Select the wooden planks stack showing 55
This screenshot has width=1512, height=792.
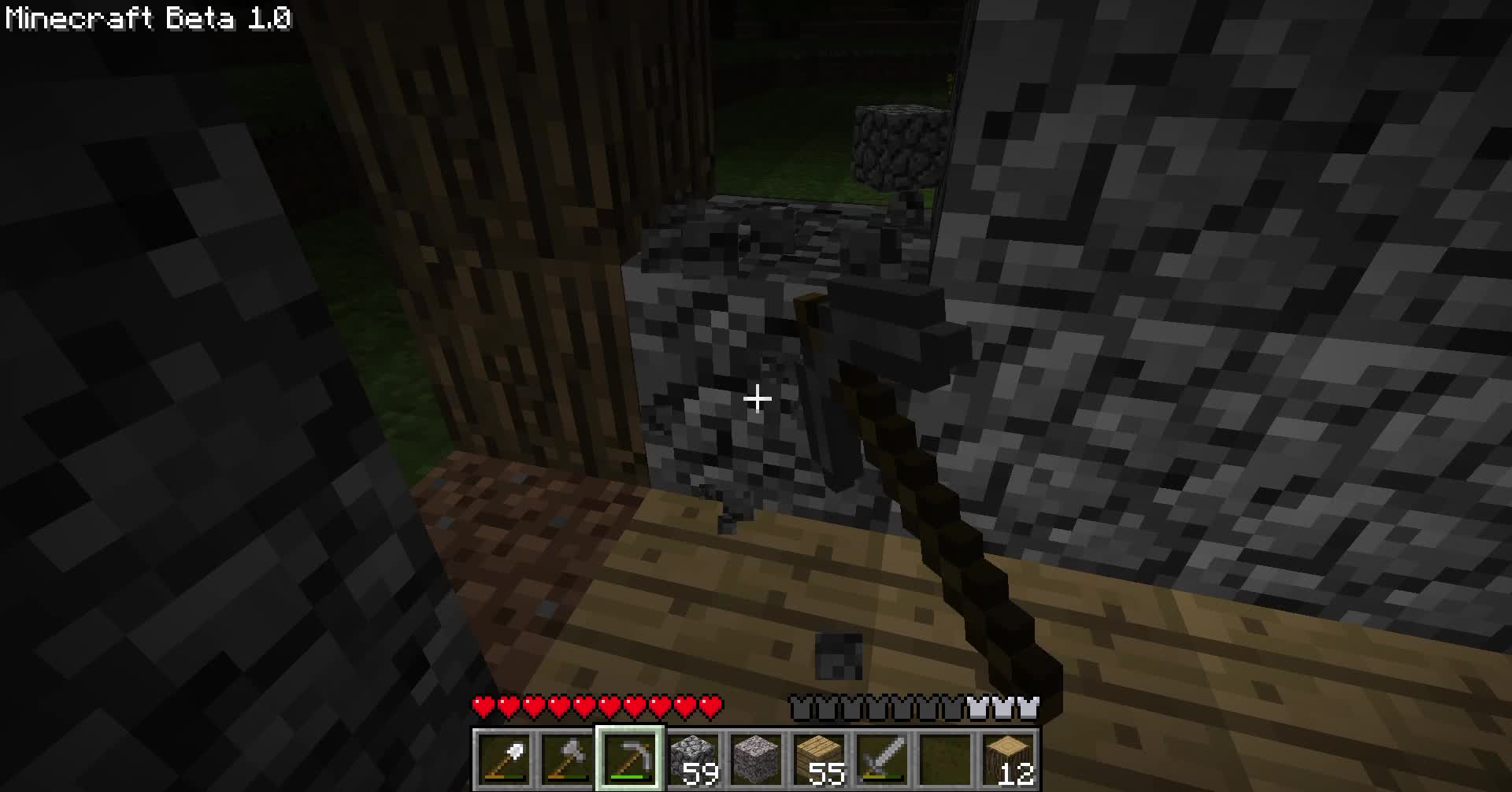pos(817,756)
